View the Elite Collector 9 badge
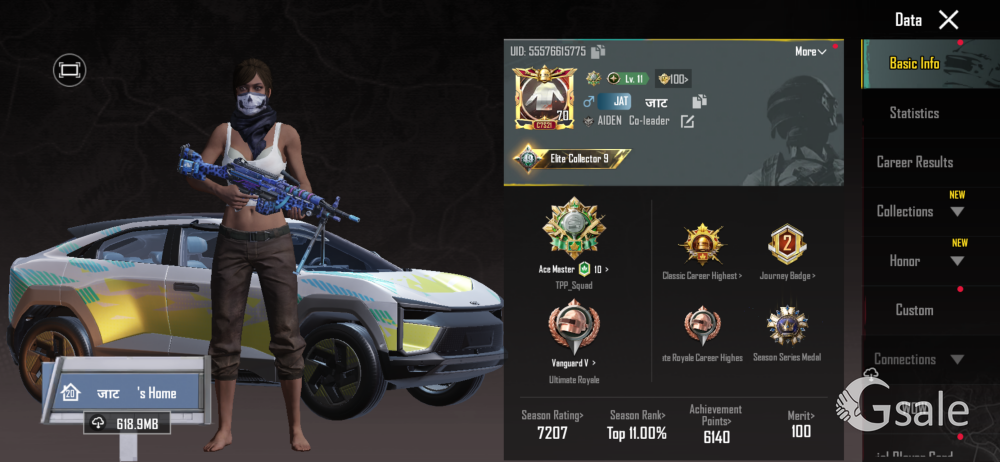 [x=572, y=158]
